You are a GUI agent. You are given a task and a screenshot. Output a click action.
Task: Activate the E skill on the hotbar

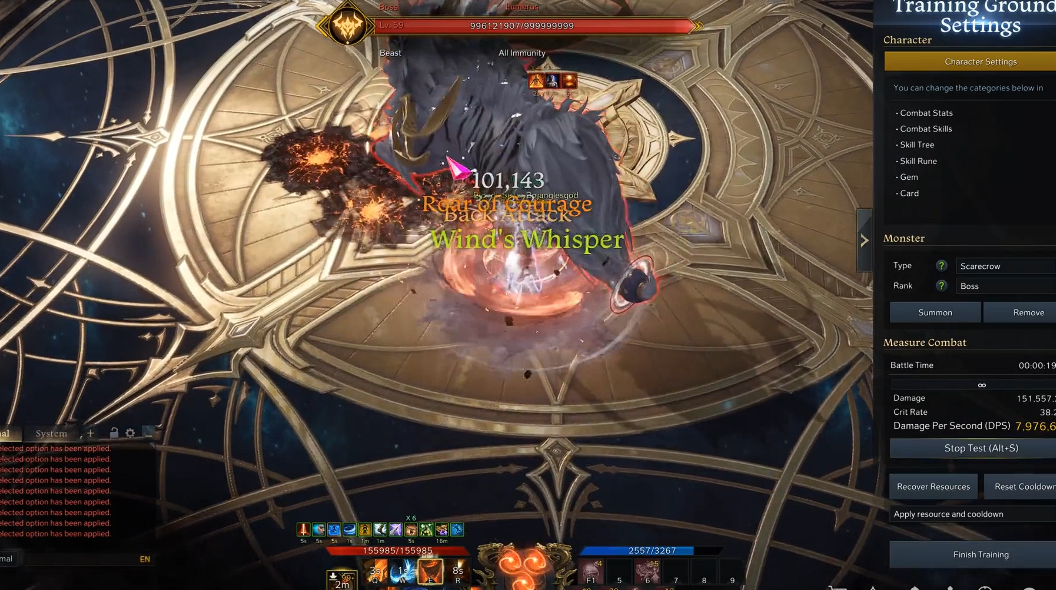(x=431, y=572)
